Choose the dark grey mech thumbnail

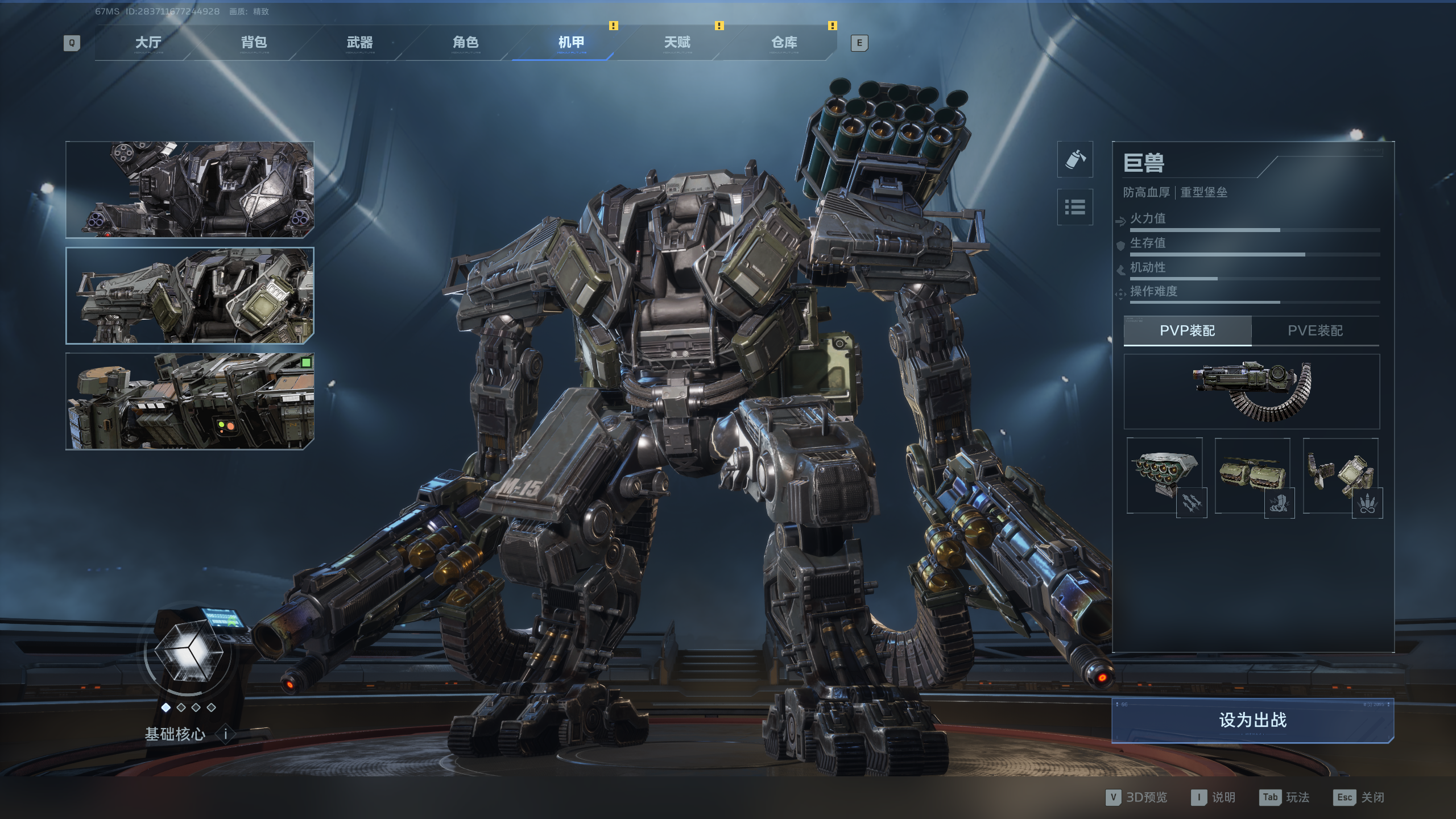[190, 189]
